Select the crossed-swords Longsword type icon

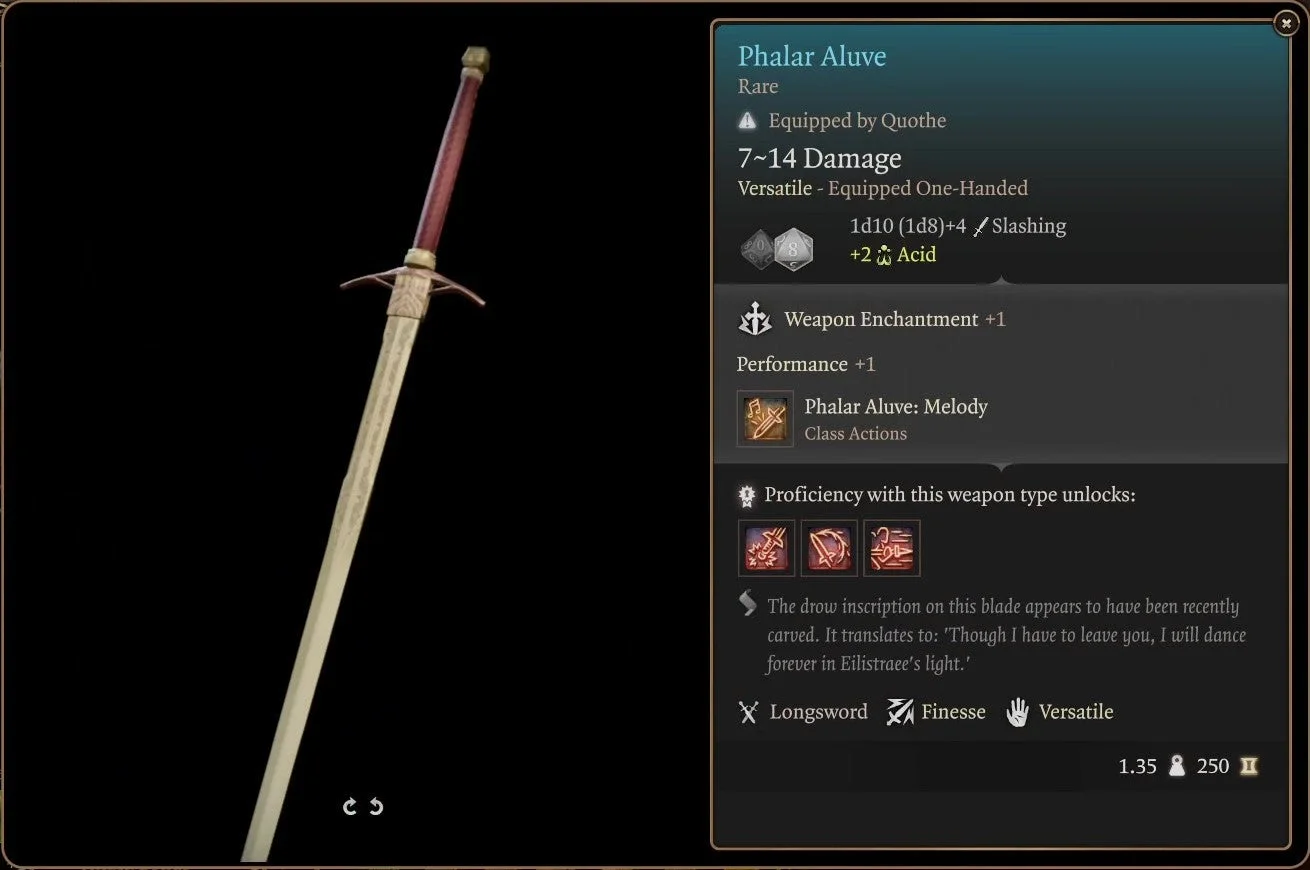point(748,711)
